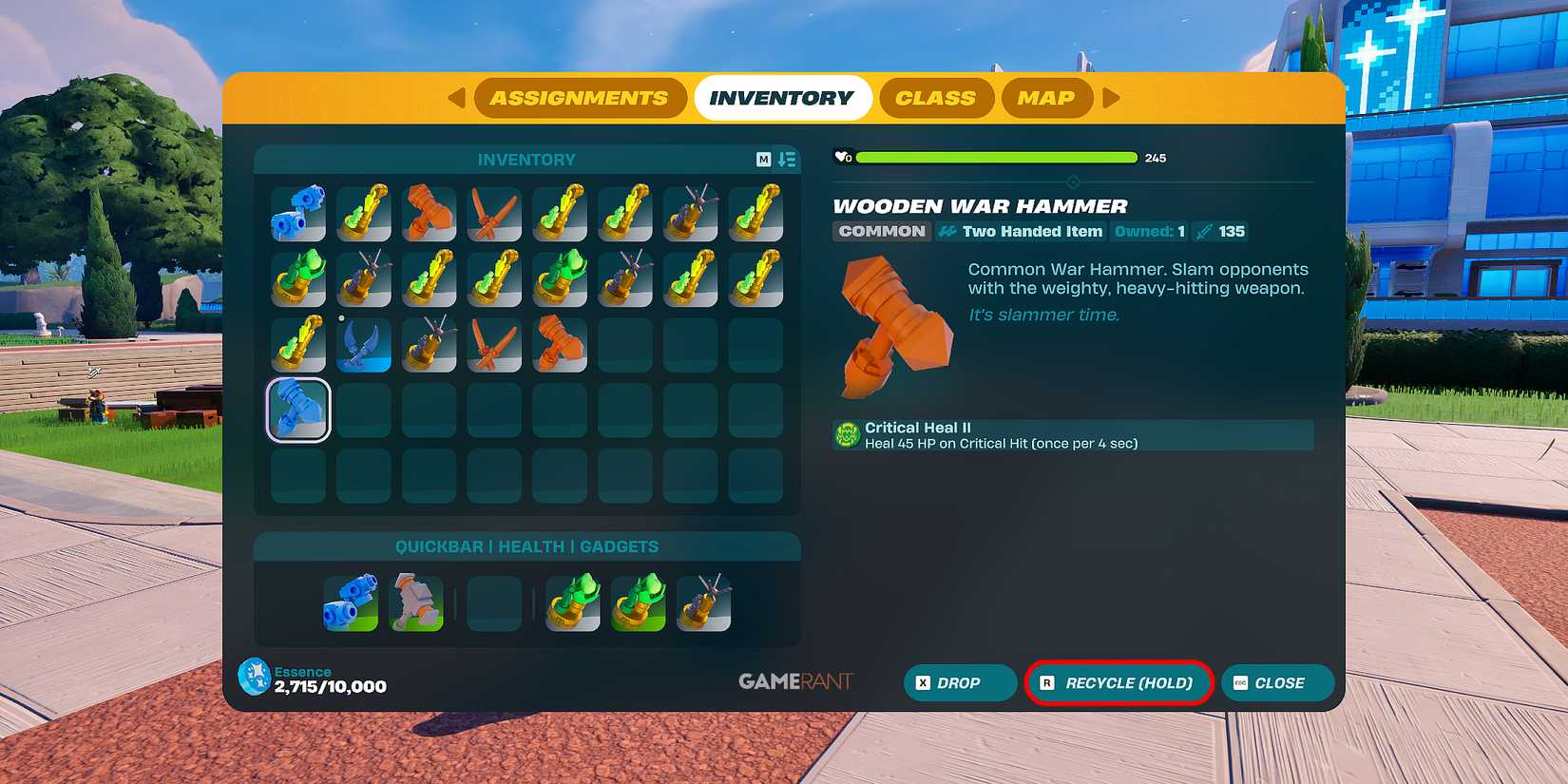Image resolution: width=1568 pixels, height=784 pixels.
Task: Switch to the CLASS tab
Action: [936, 97]
